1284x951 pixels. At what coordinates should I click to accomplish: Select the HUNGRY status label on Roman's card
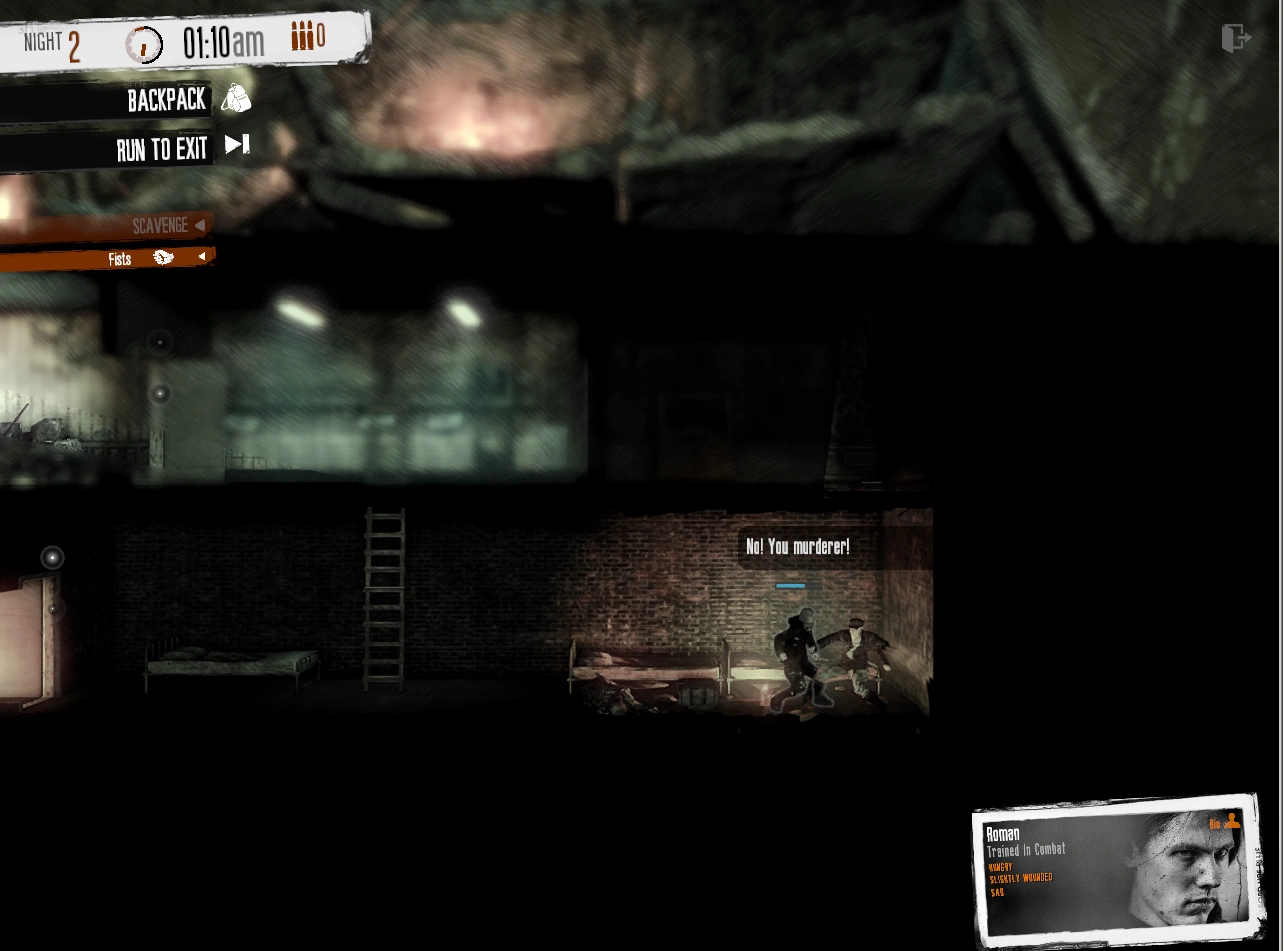(1000, 866)
